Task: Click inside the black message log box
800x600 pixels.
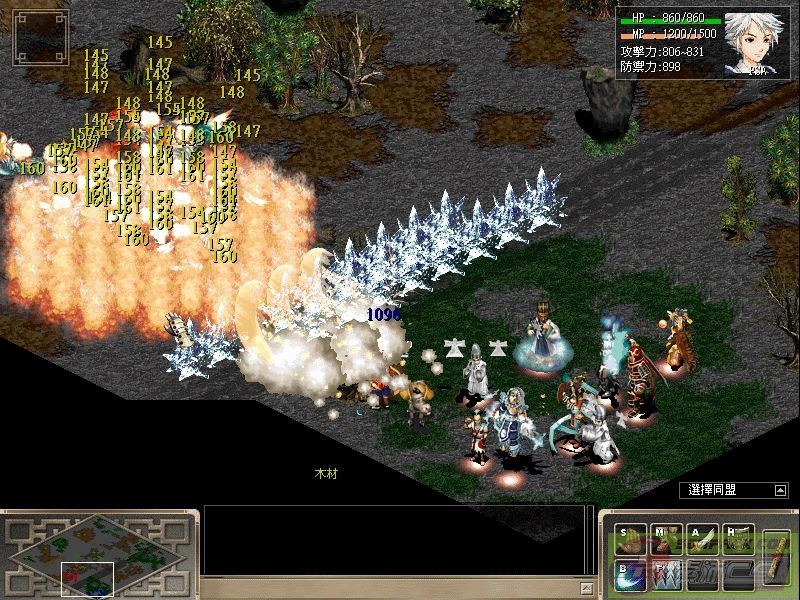Action: 392,540
